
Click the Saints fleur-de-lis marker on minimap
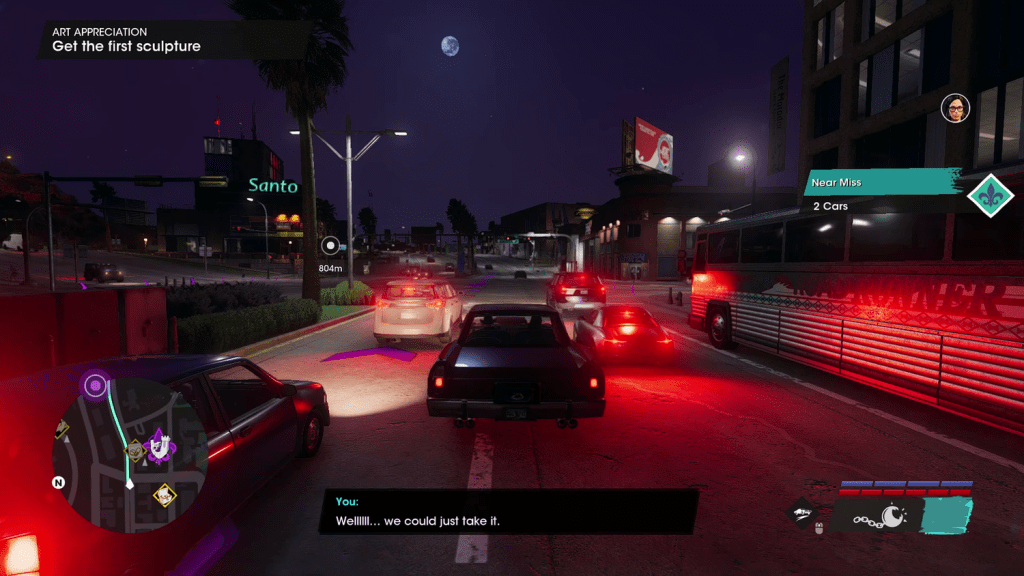(158, 446)
